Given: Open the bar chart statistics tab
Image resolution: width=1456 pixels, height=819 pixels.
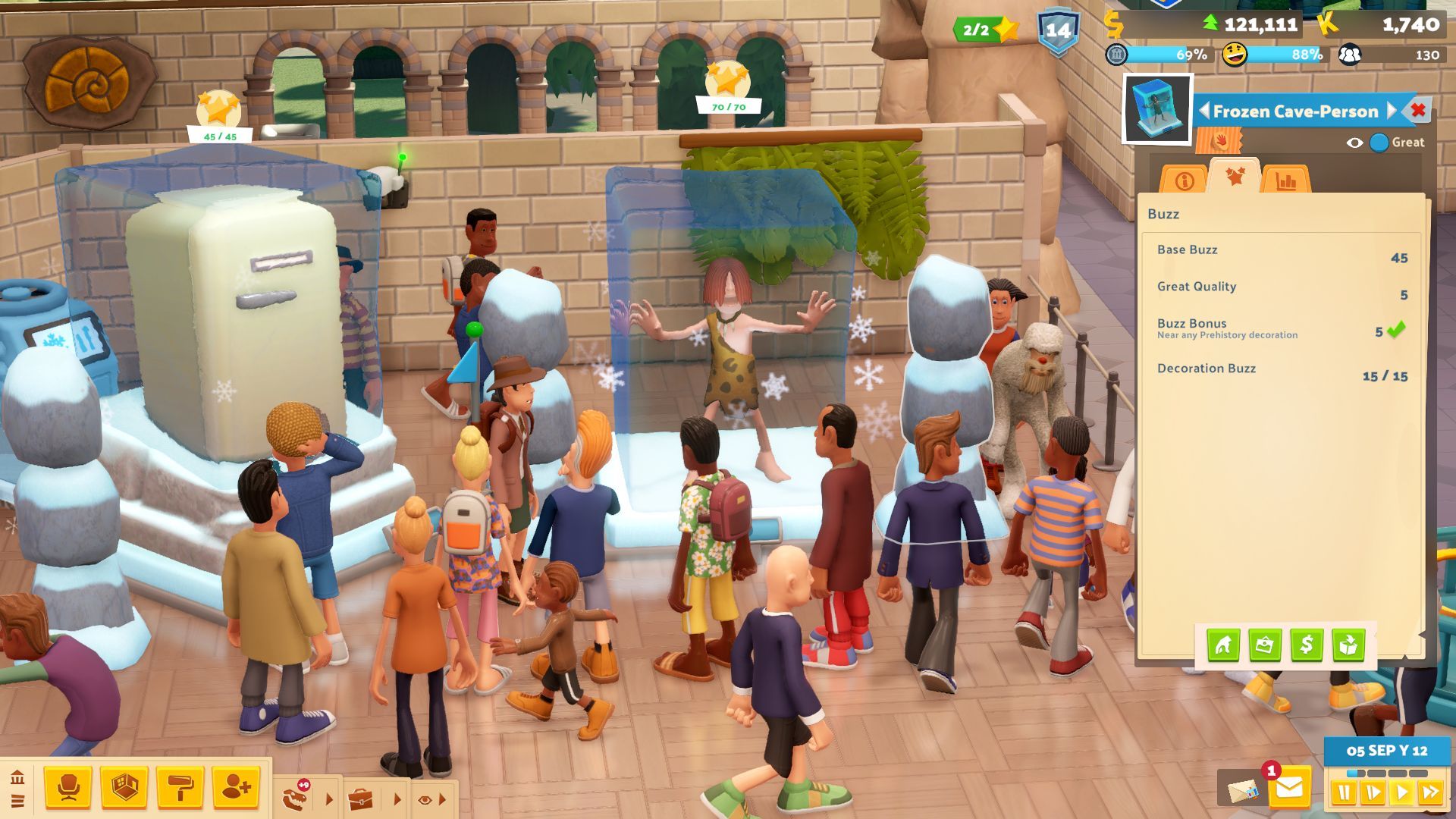Looking at the screenshot, I should pos(1286,180).
